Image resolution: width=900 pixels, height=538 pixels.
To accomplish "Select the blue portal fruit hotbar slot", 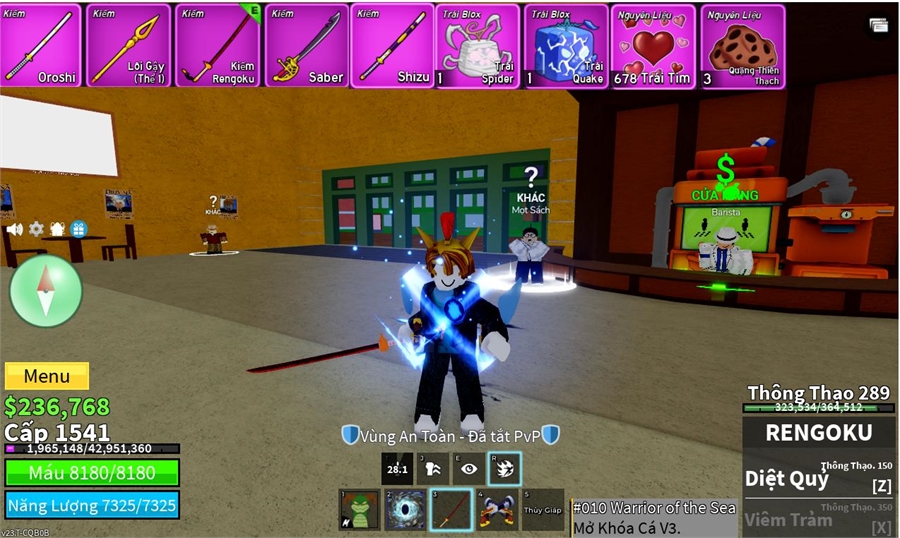I will click(x=405, y=510).
